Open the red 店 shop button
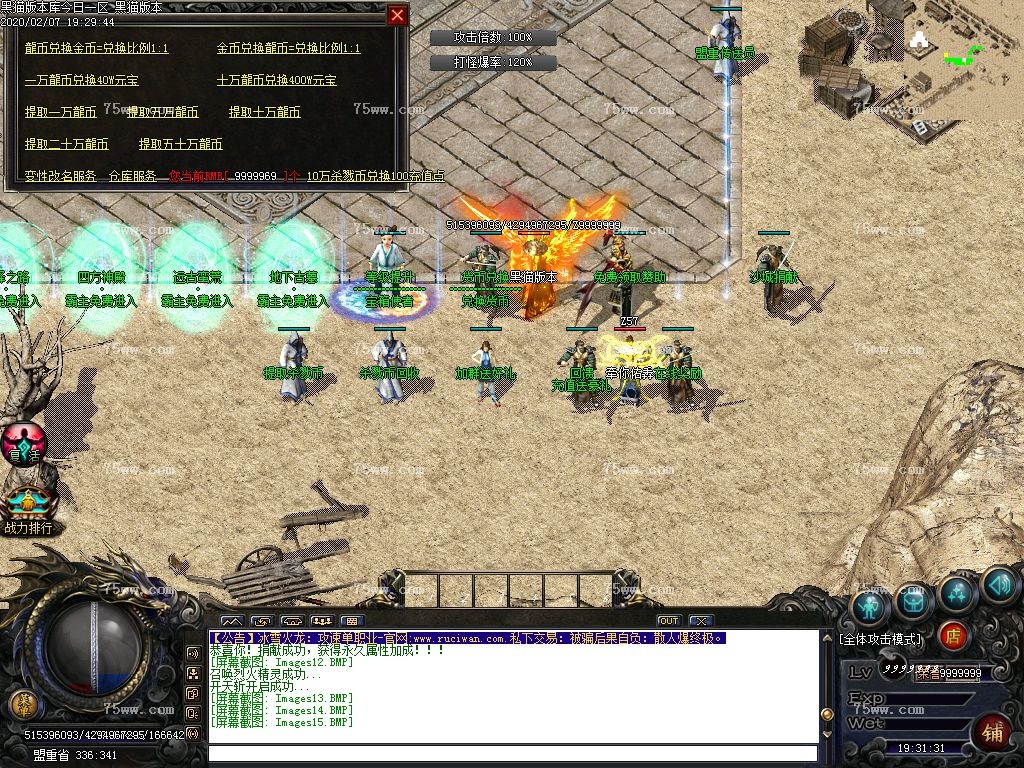 pyautogui.click(x=954, y=635)
